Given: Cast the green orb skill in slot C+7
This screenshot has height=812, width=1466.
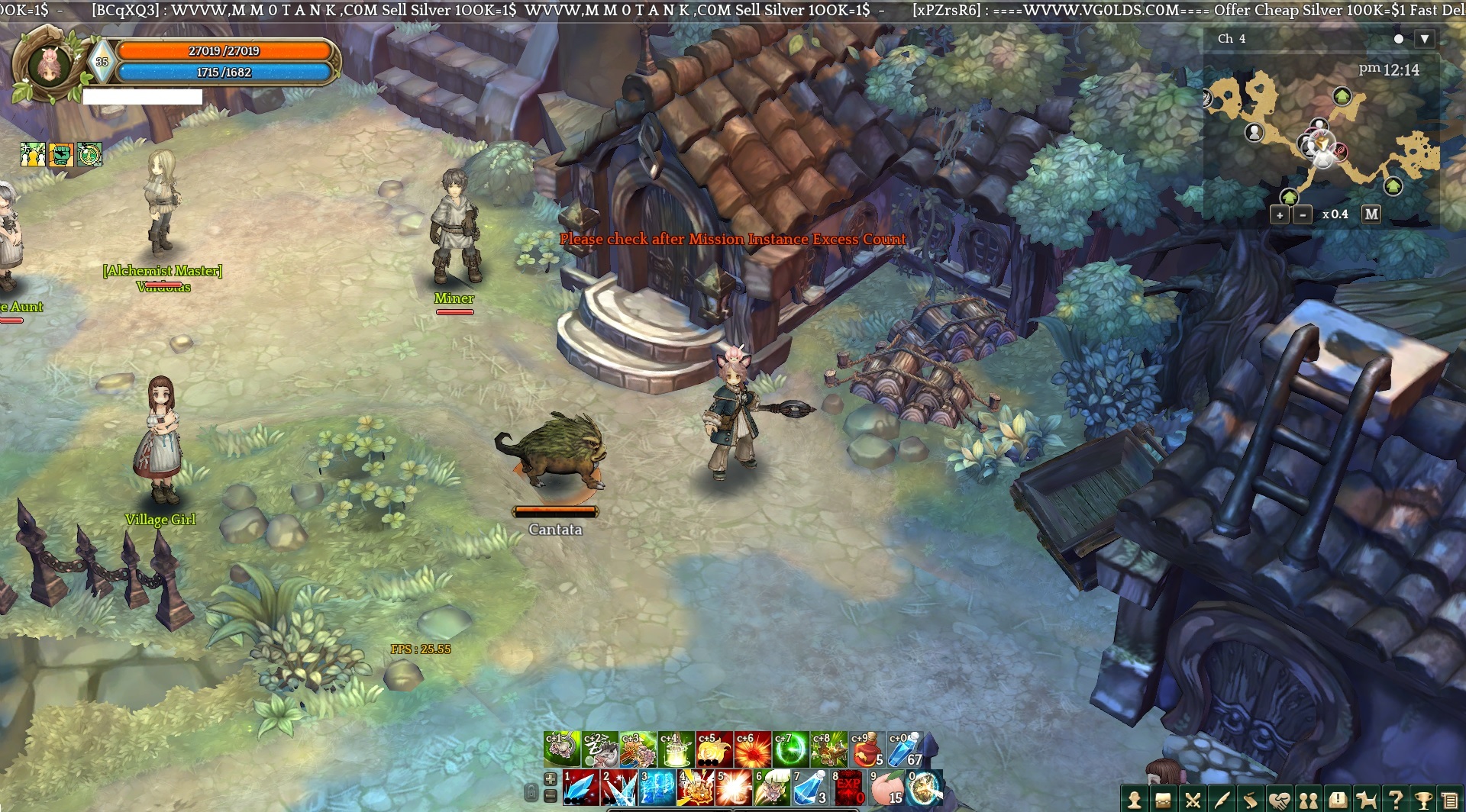Looking at the screenshot, I should pyautogui.click(x=790, y=749).
